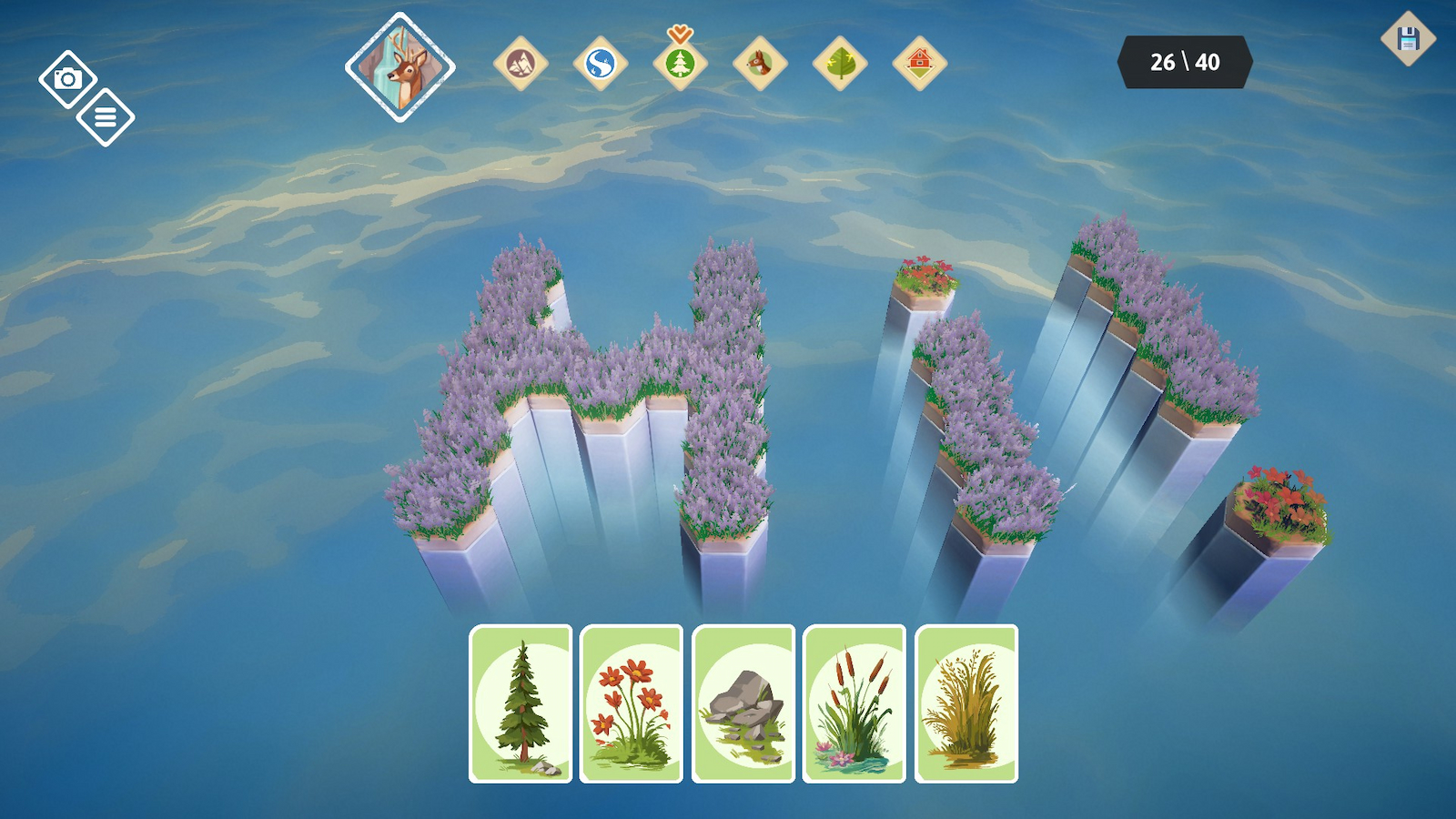Save the game via floppy disk icon
1456x819 pixels.
click(x=1409, y=38)
